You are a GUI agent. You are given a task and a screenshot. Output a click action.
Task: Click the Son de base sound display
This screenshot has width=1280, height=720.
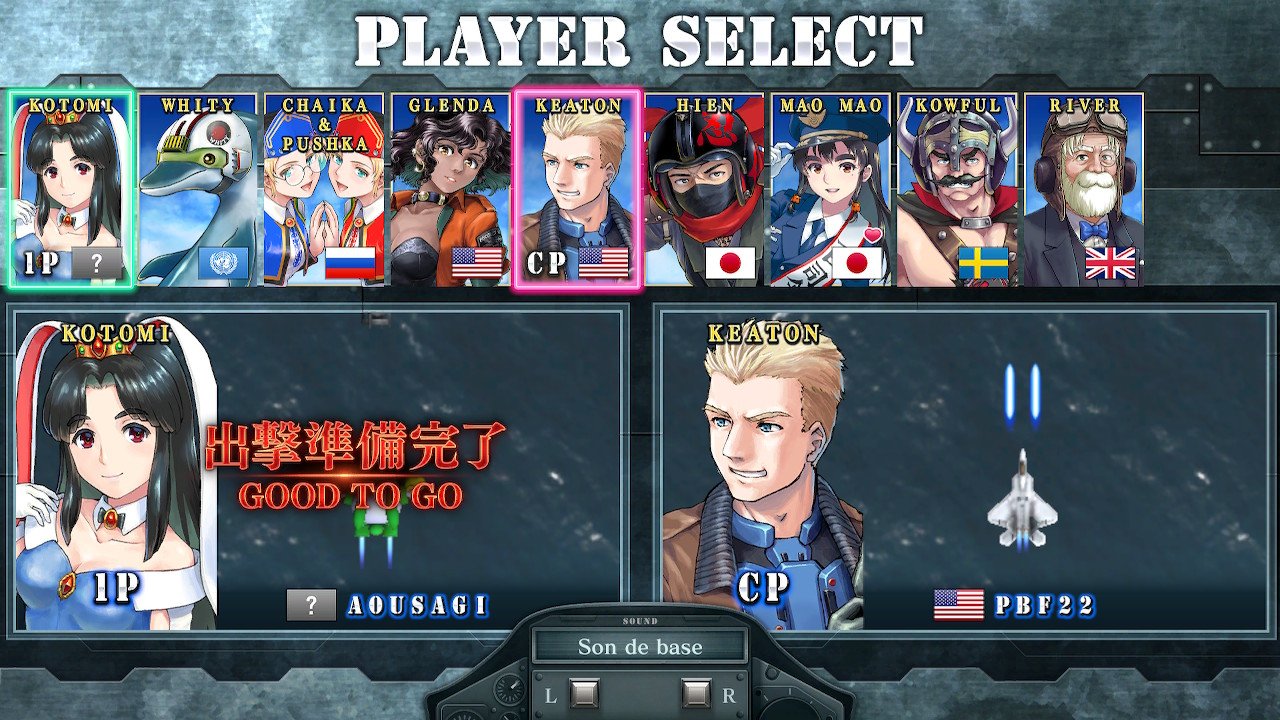coord(640,646)
